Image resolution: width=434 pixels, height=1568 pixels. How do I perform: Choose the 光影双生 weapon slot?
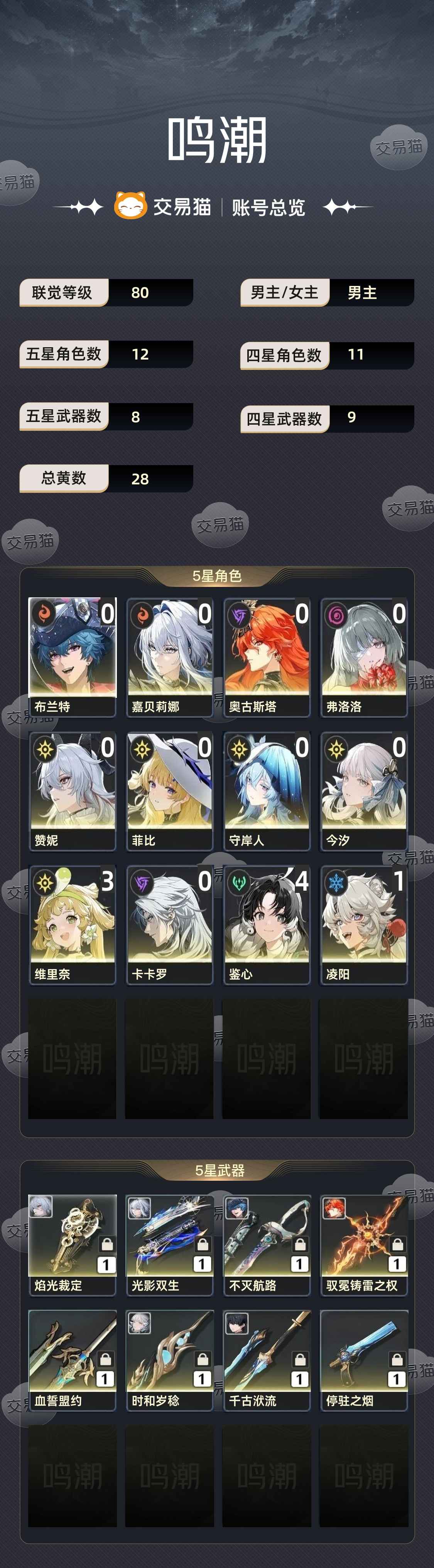click(169, 1244)
